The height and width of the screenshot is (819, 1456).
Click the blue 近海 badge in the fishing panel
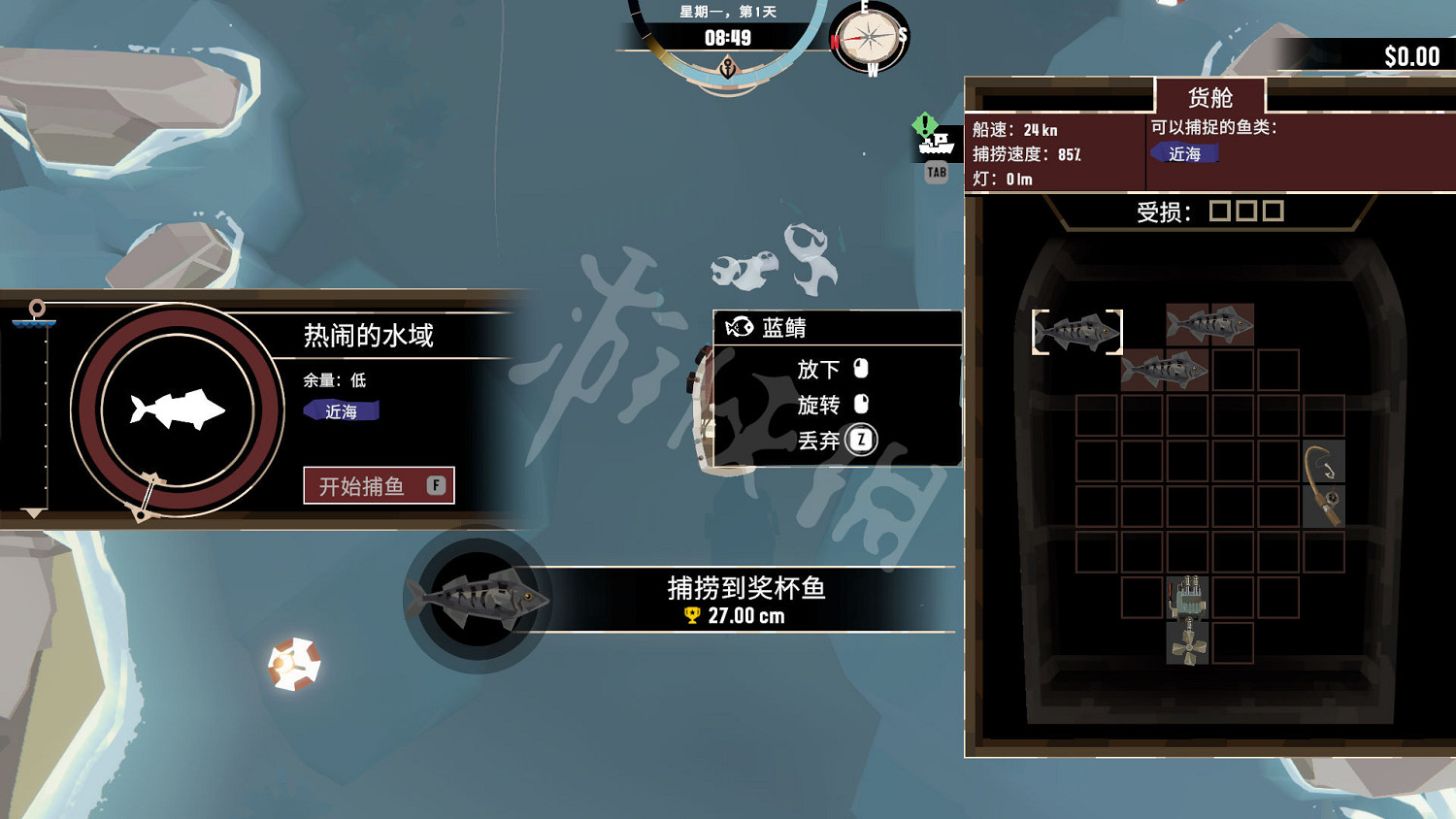(341, 410)
